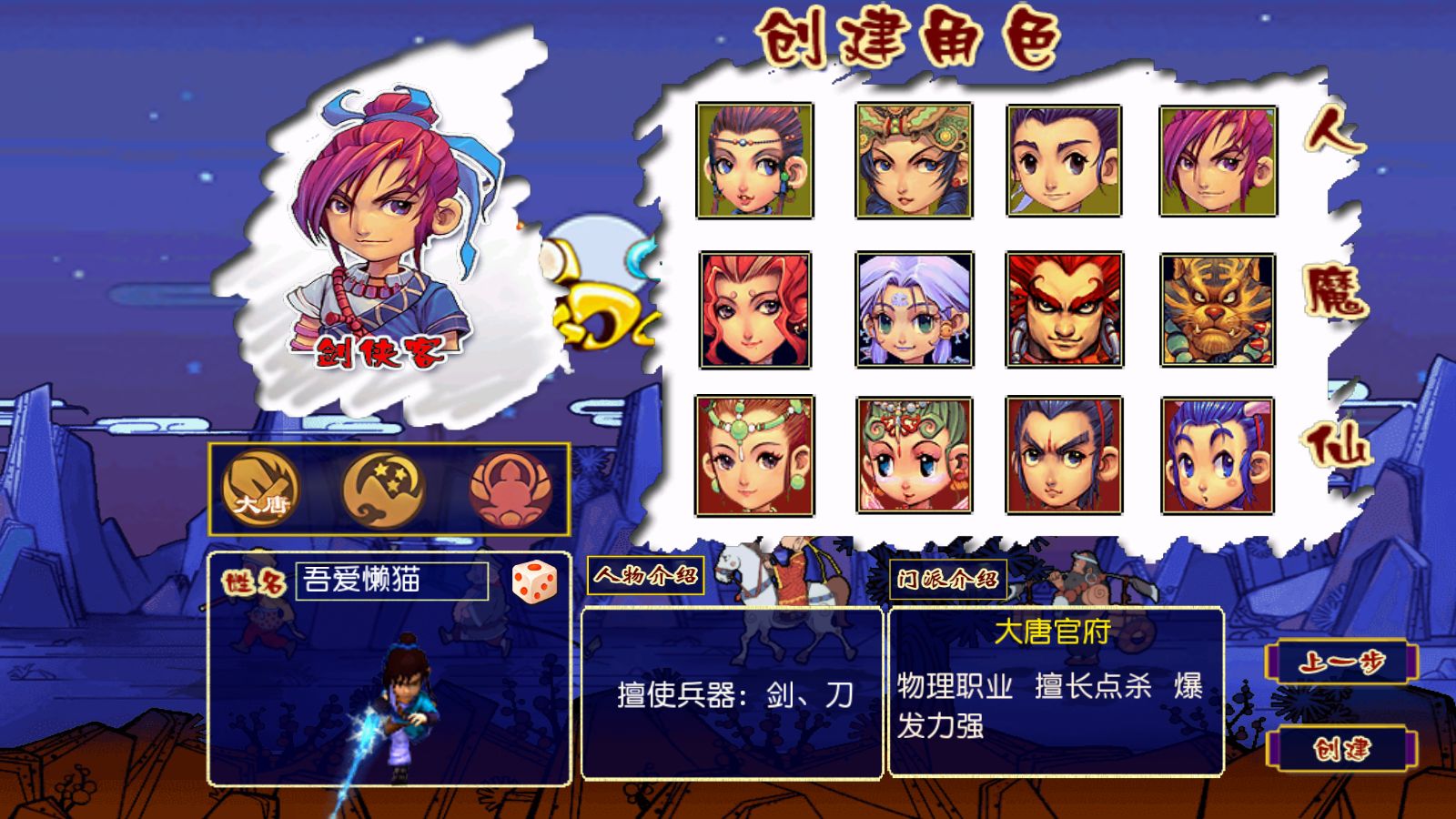
Task: Pick the dark-haired young human man portrait
Action: pyautogui.click(x=1064, y=162)
